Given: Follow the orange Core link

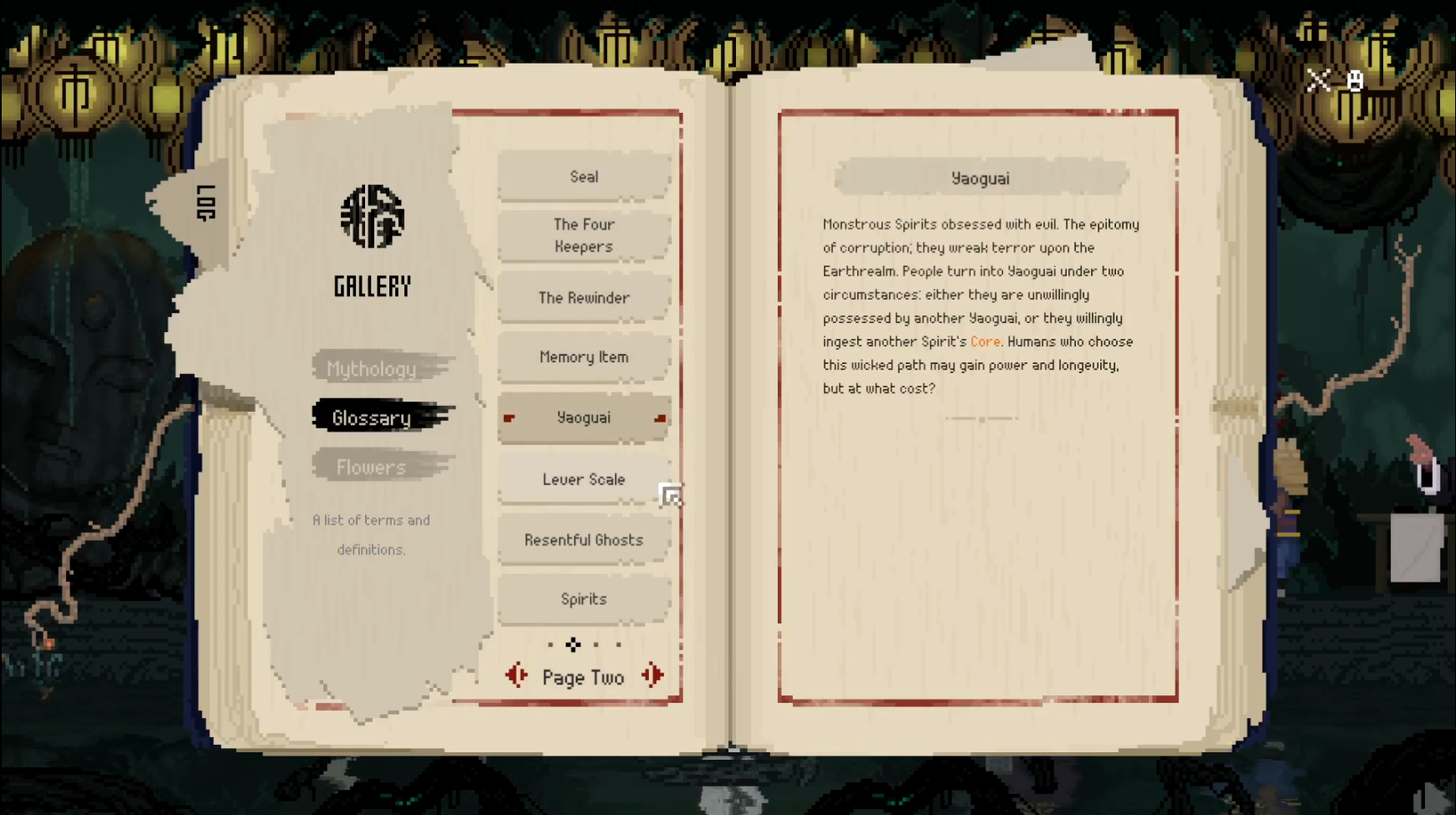Looking at the screenshot, I should coord(985,341).
